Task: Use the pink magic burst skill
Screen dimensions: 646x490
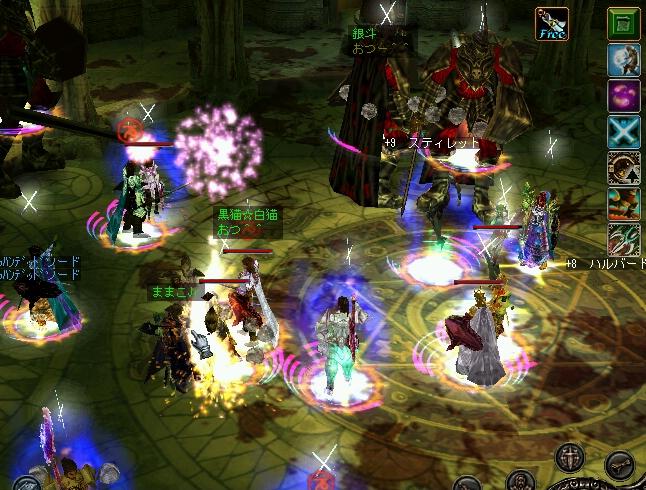Action: [x=624, y=97]
